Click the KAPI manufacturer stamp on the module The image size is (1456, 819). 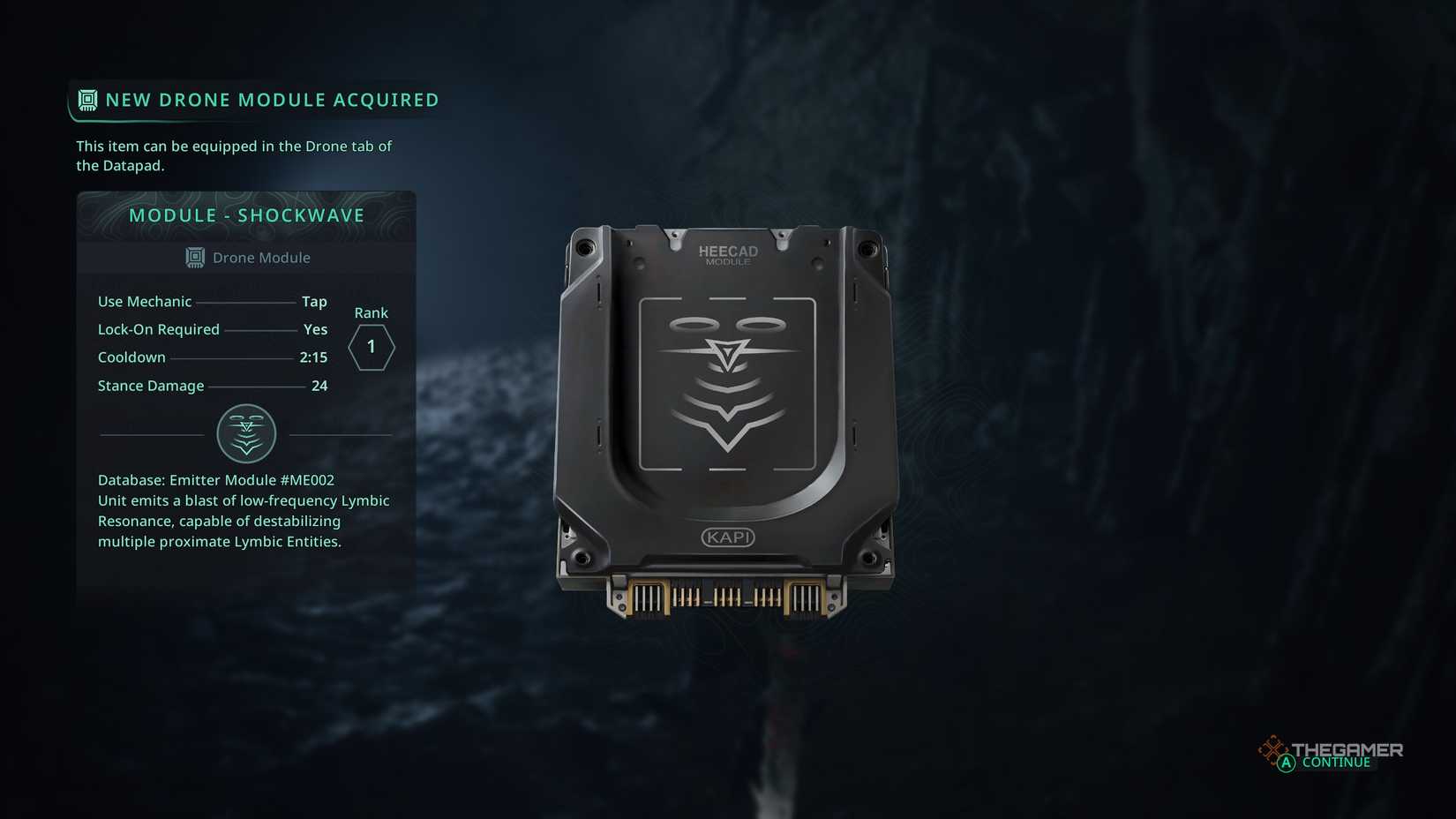pos(726,536)
